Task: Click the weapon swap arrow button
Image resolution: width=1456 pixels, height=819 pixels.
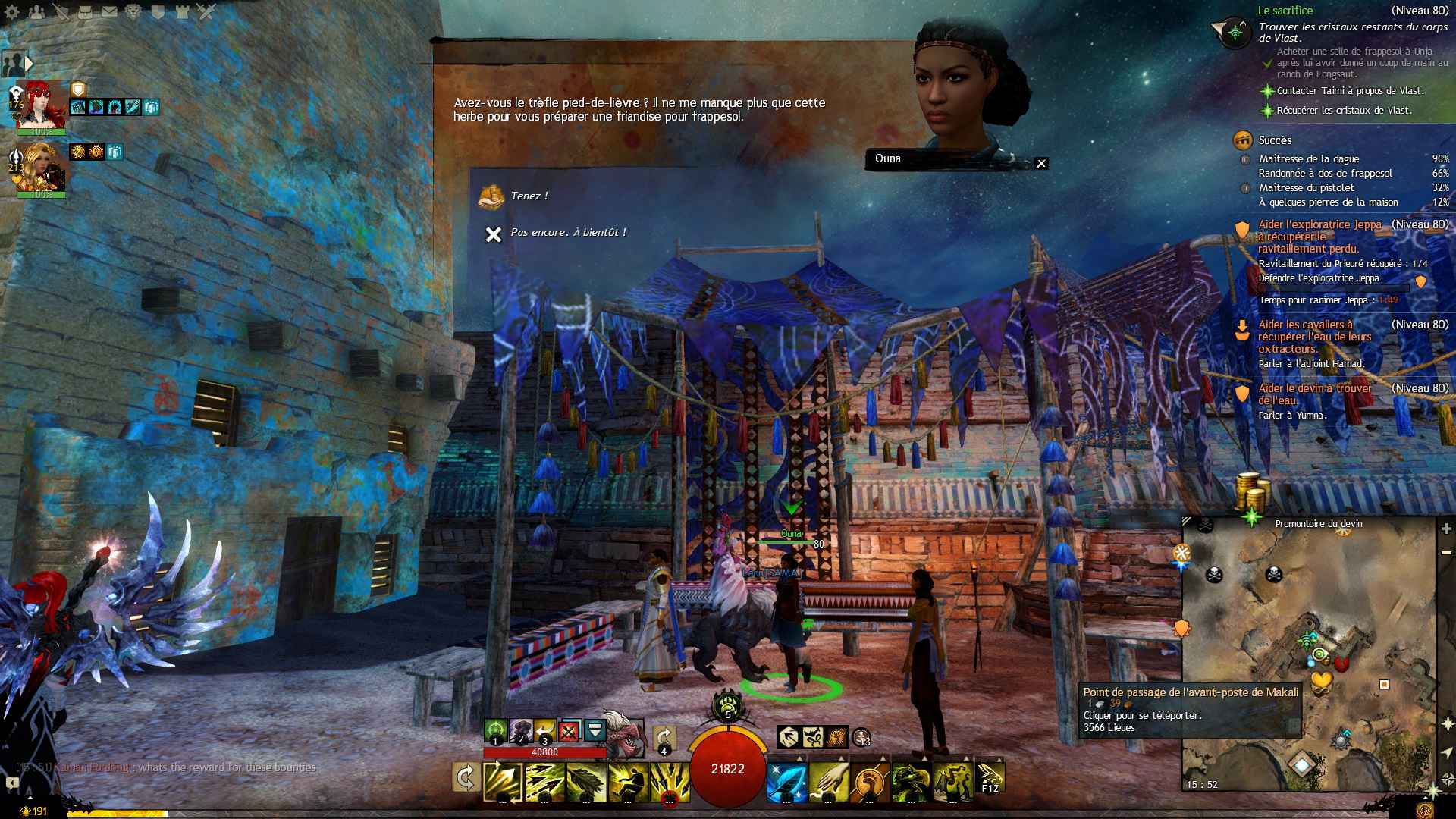Action: pos(465,778)
